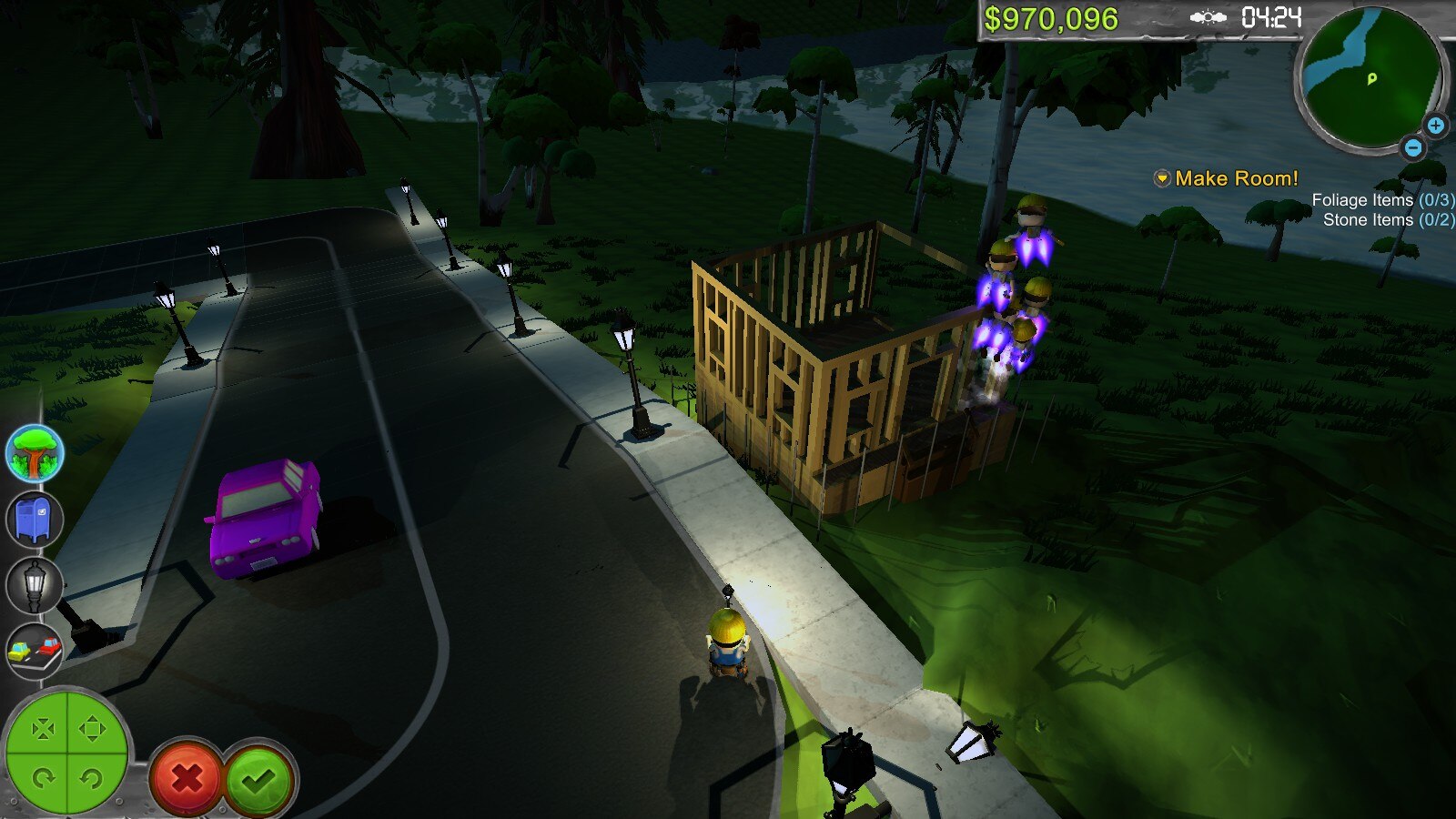The height and width of the screenshot is (819, 1456).
Task: Activate the move arrows control
Action: tap(91, 729)
